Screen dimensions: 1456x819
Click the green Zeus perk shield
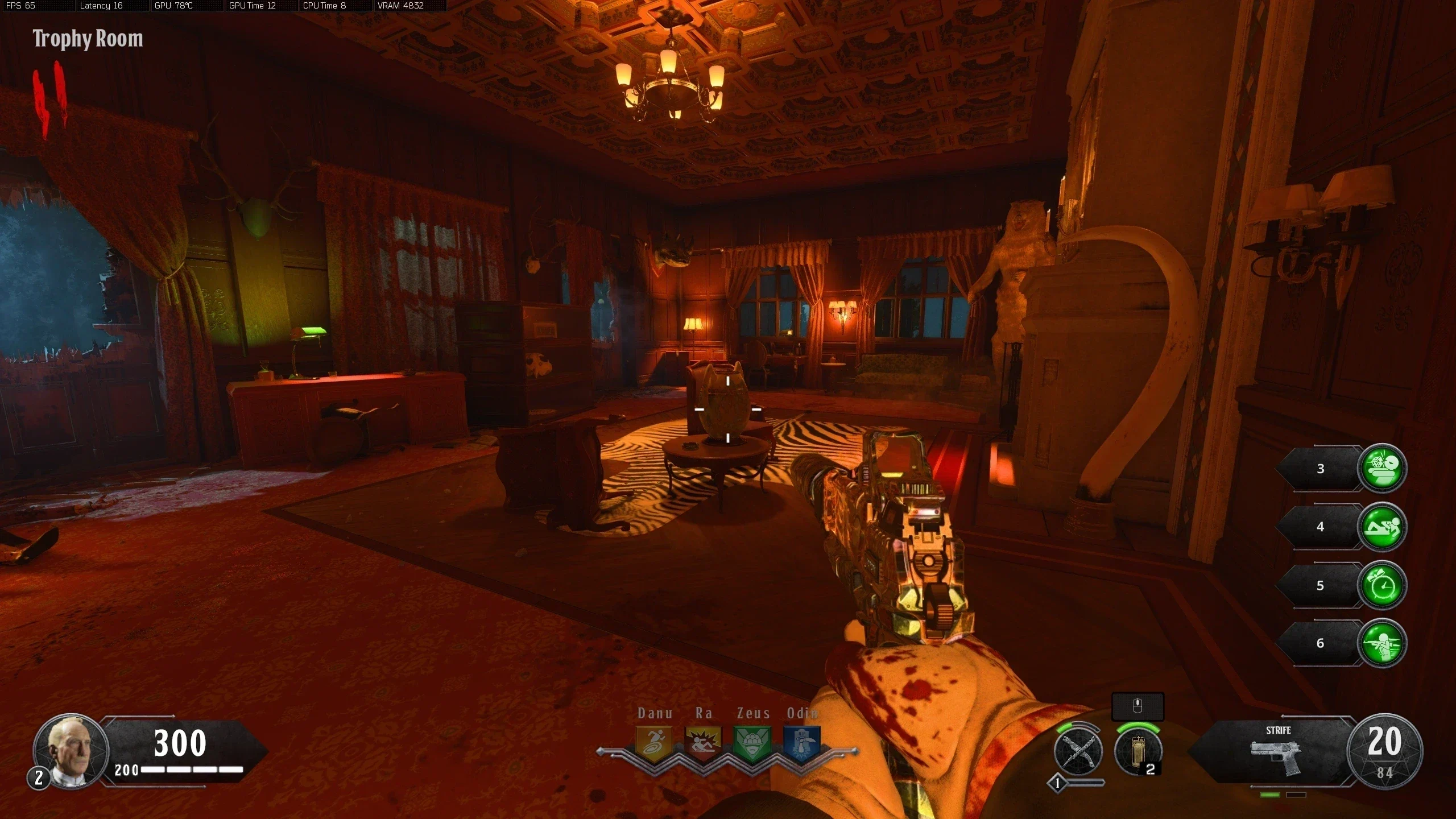point(752,742)
